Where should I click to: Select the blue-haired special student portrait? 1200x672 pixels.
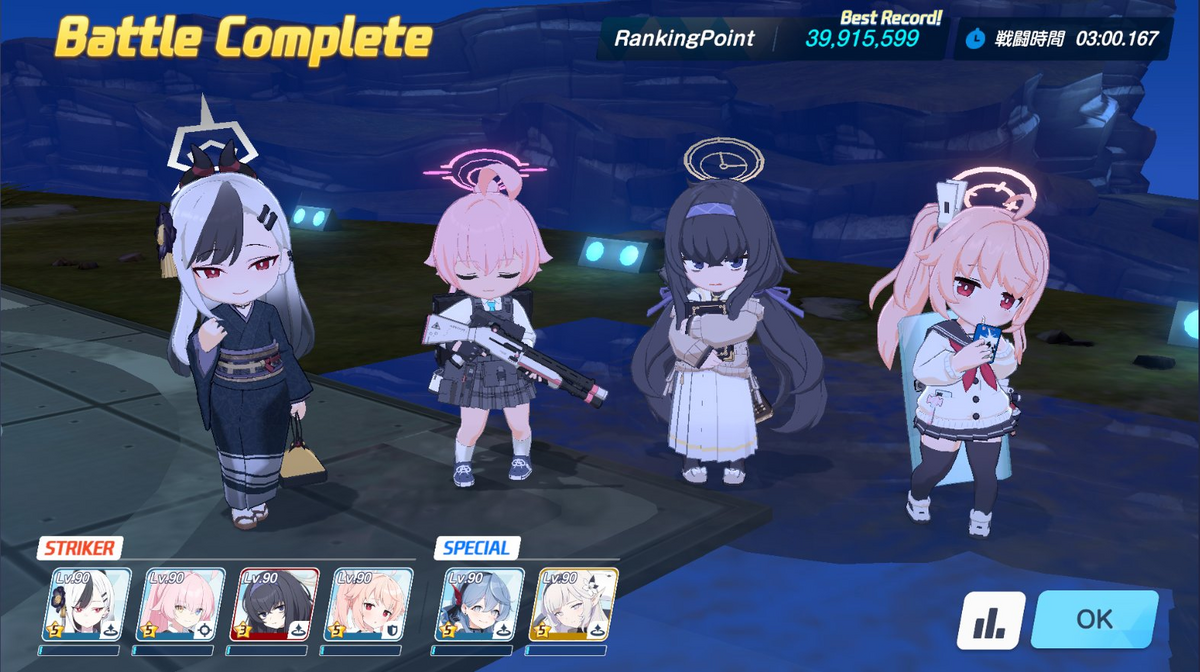point(478,604)
